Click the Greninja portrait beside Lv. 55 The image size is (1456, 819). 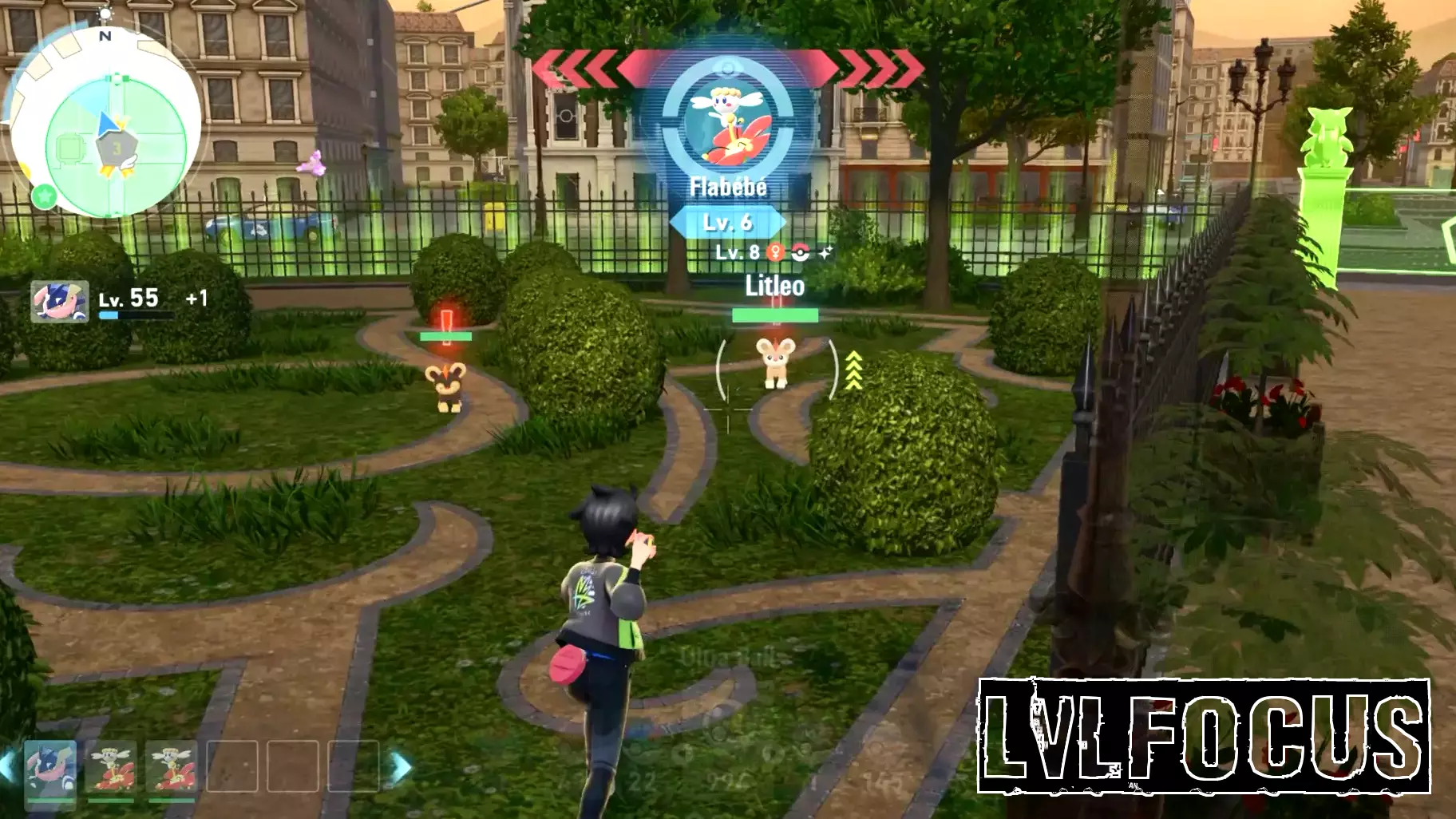(x=60, y=301)
